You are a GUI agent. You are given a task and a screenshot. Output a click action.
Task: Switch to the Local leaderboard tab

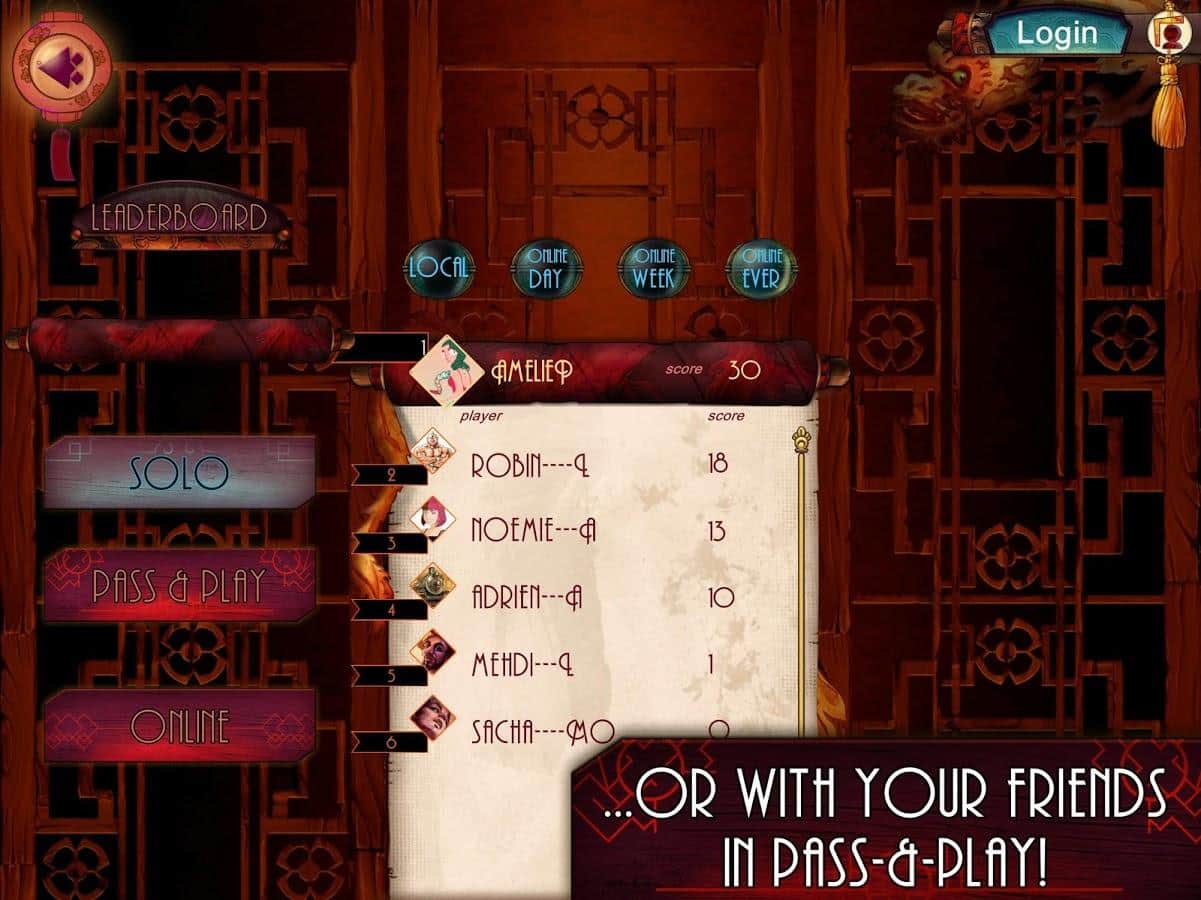click(438, 267)
